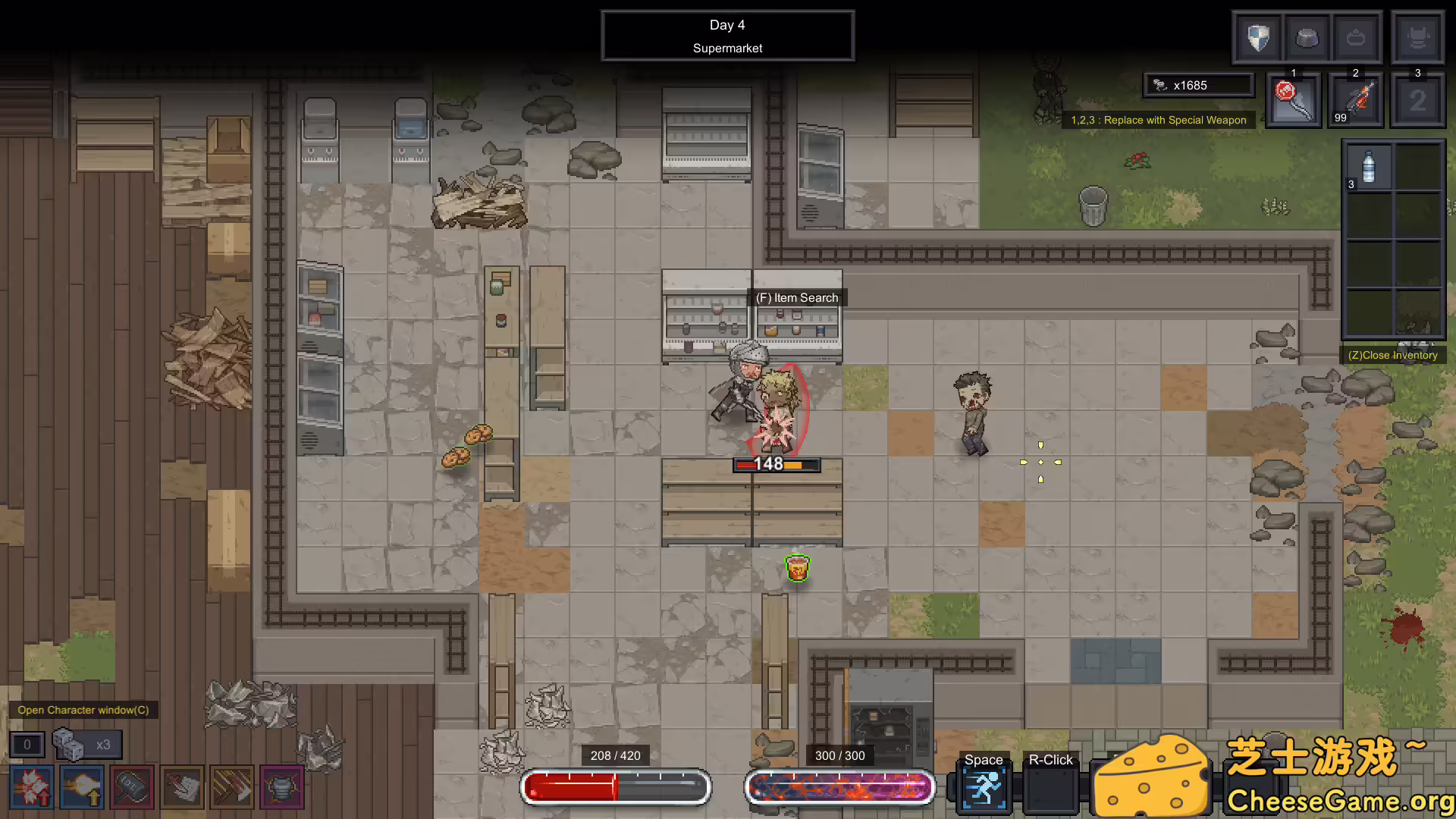Select the axe slash perk icon

point(232,788)
